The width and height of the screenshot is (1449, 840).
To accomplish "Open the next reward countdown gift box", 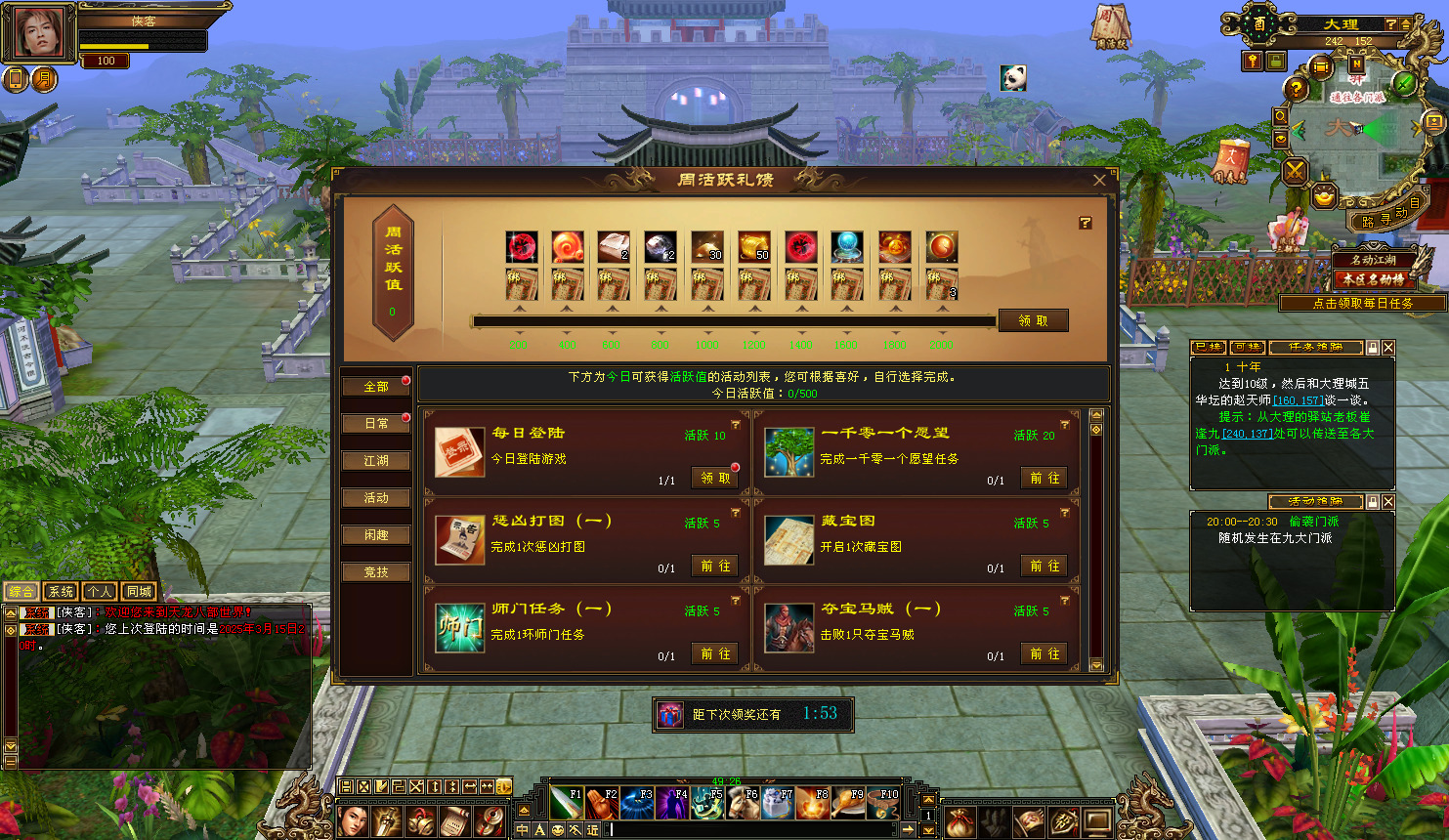I will 669,714.
